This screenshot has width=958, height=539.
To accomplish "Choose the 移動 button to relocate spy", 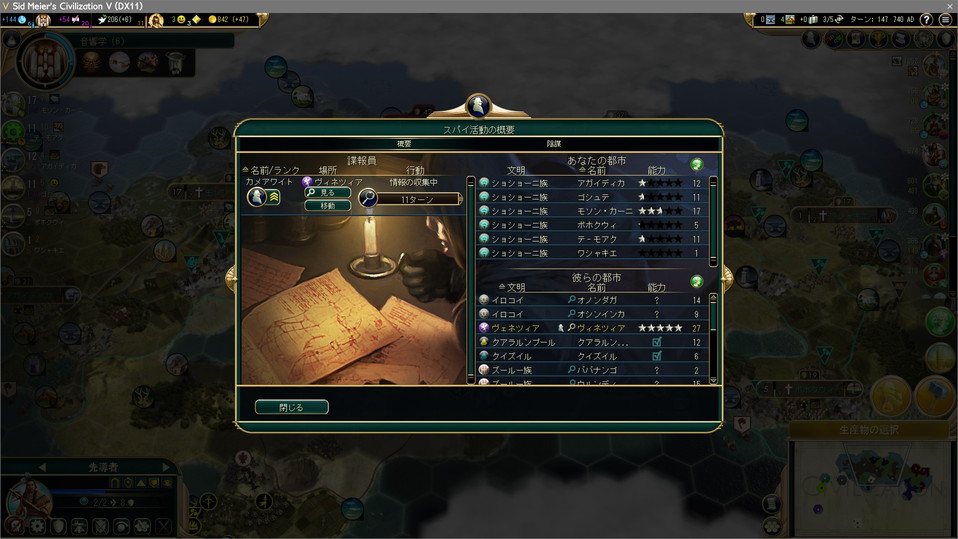I will click(327, 205).
